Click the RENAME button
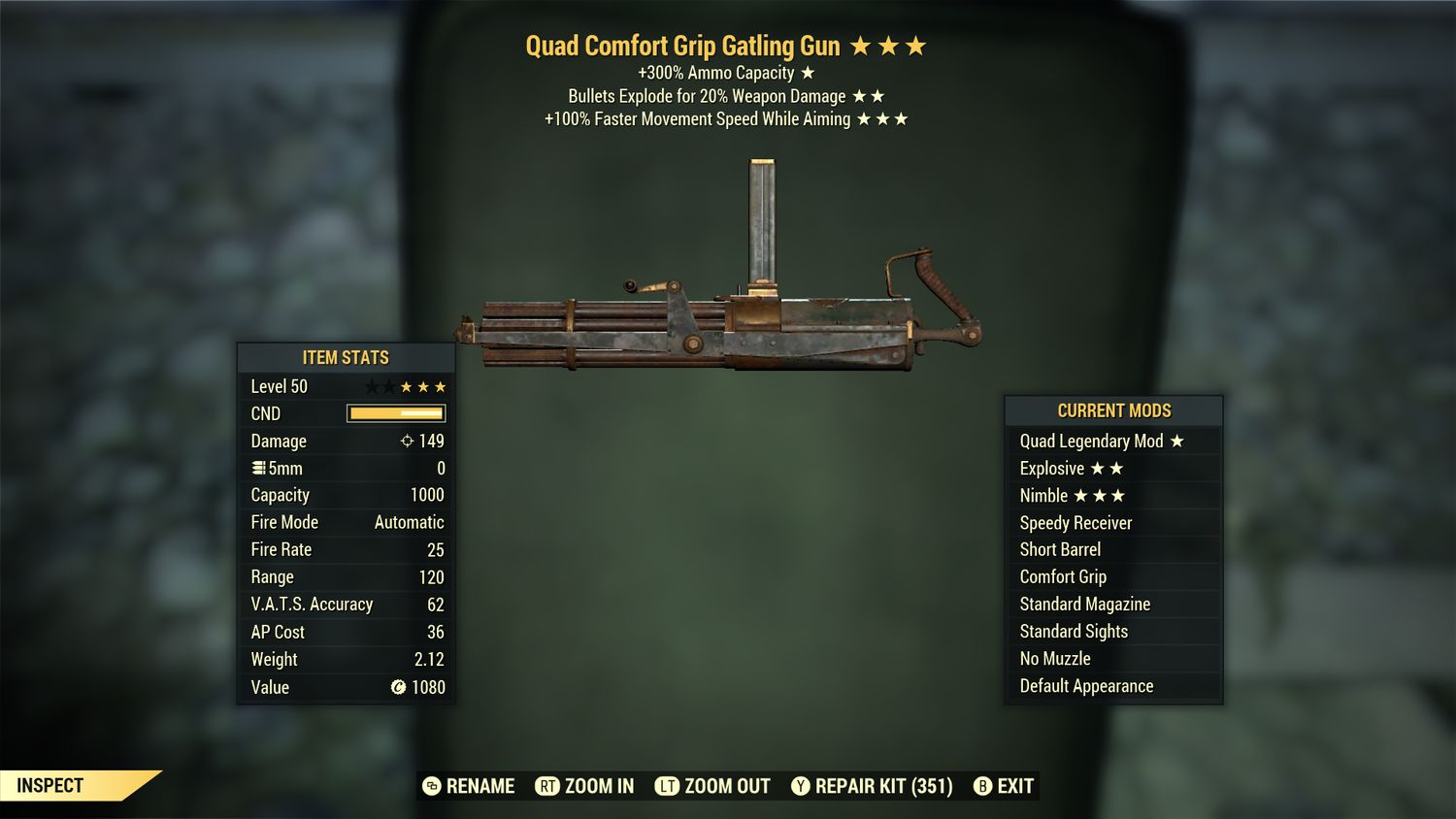The width and height of the screenshot is (1456, 819). click(480, 786)
